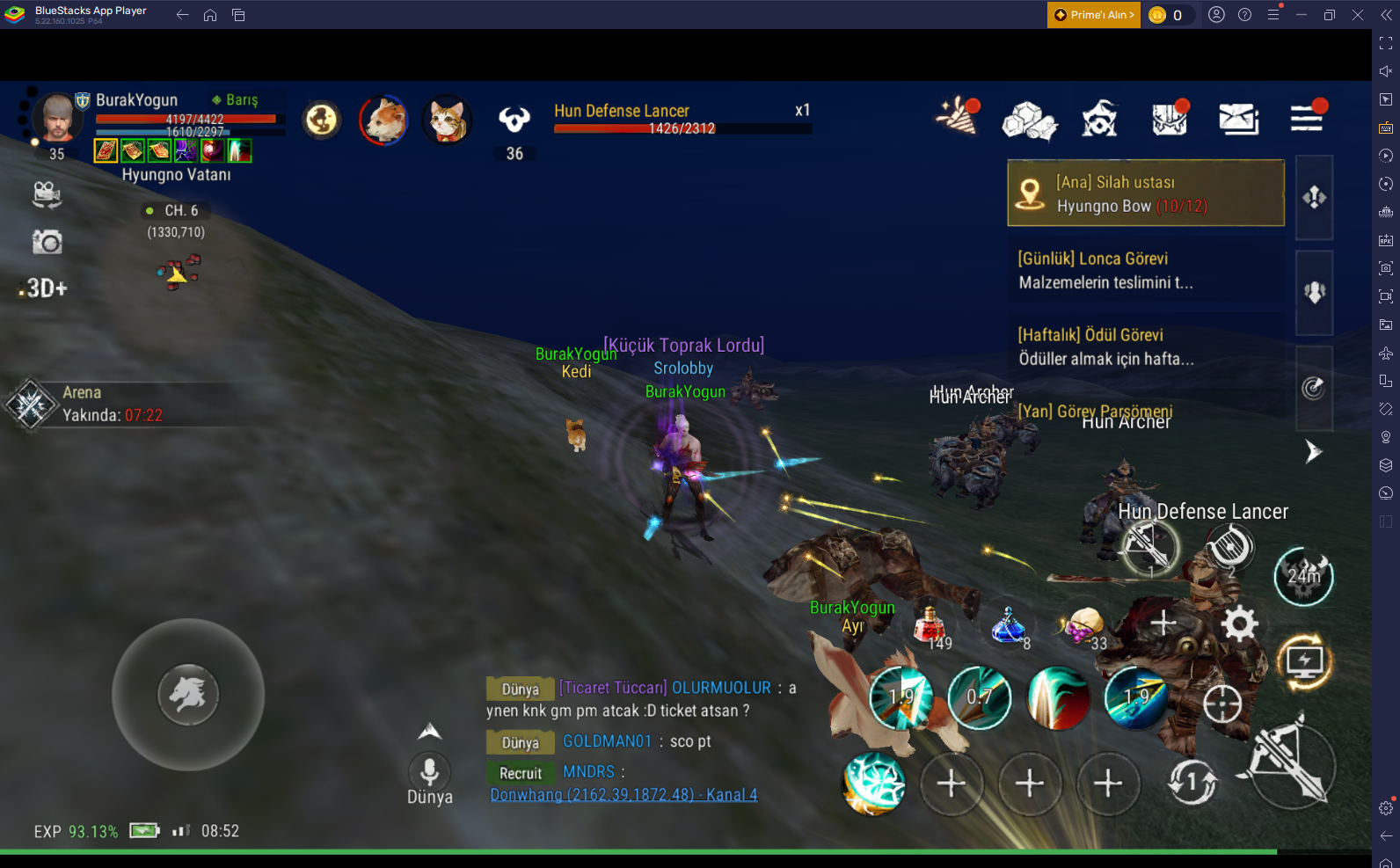Mount the horse using the horse button
Screen dimensions: 1400x868
188,695
